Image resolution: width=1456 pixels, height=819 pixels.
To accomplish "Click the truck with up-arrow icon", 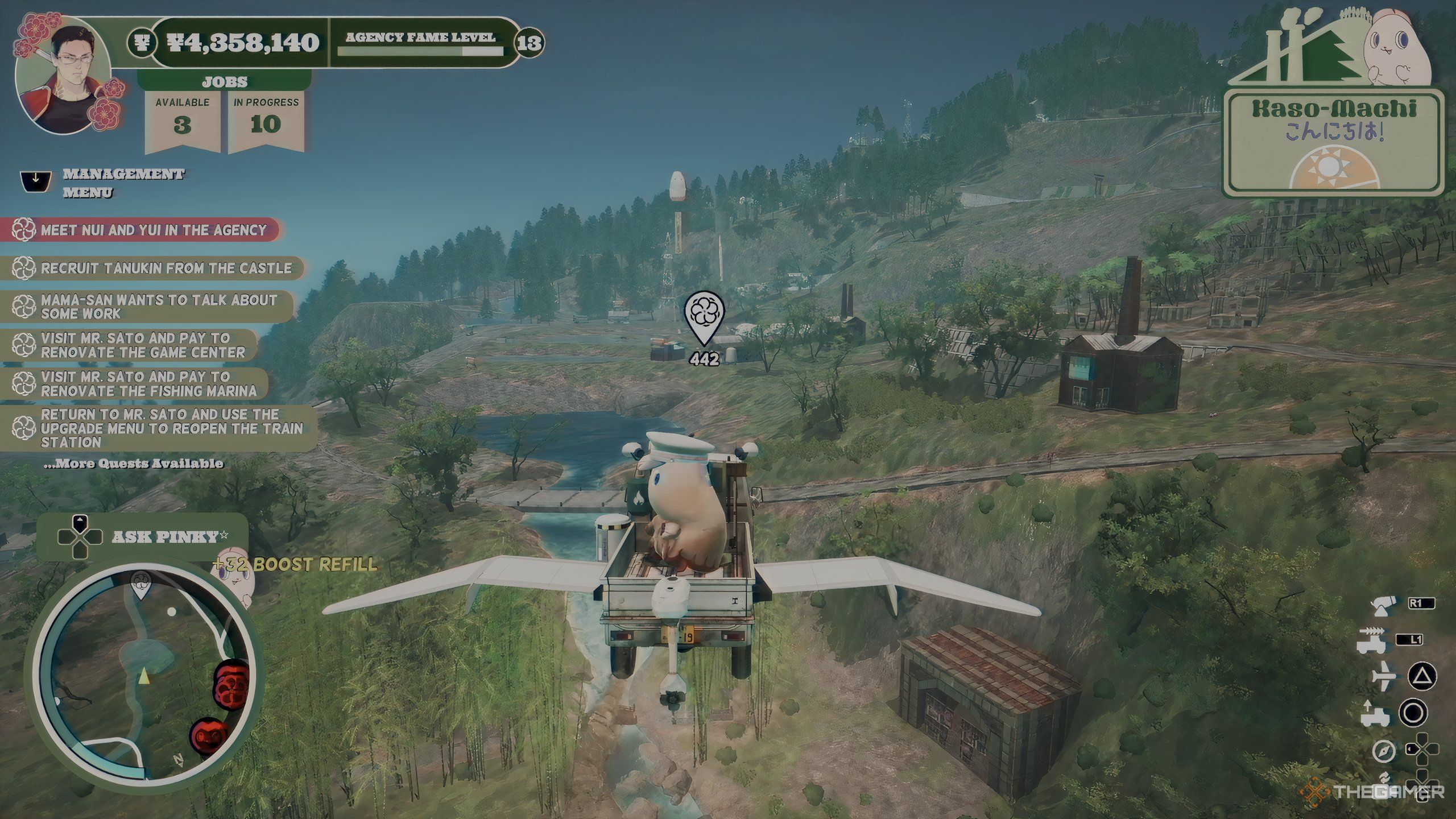I will (x=1375, y=714).
